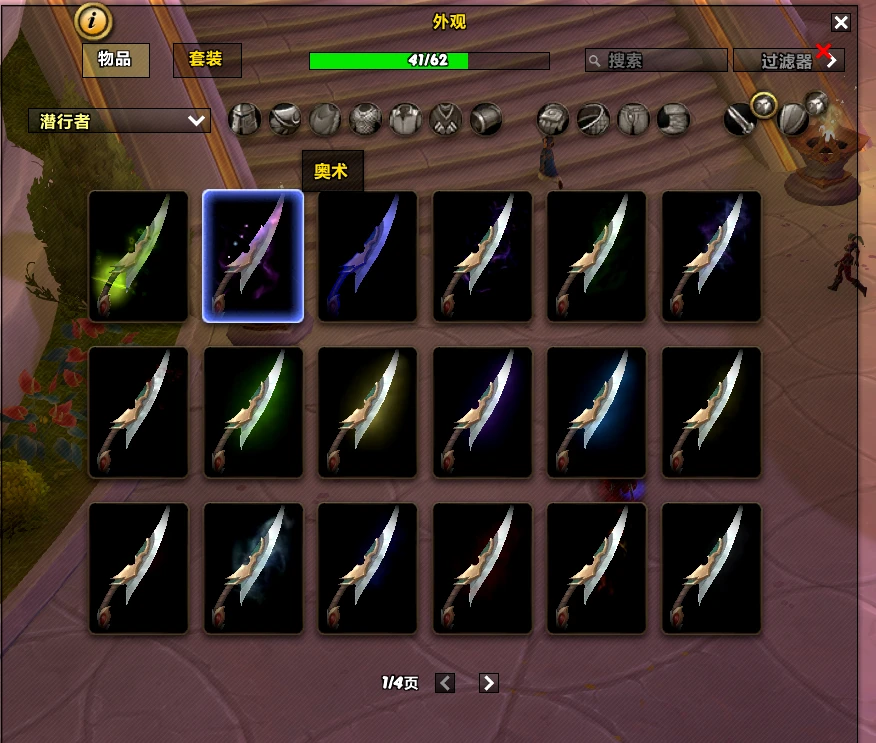This screenshot has width=876, height=743.
Task: Select the head helmet slot icon
Action: (245, 120)
